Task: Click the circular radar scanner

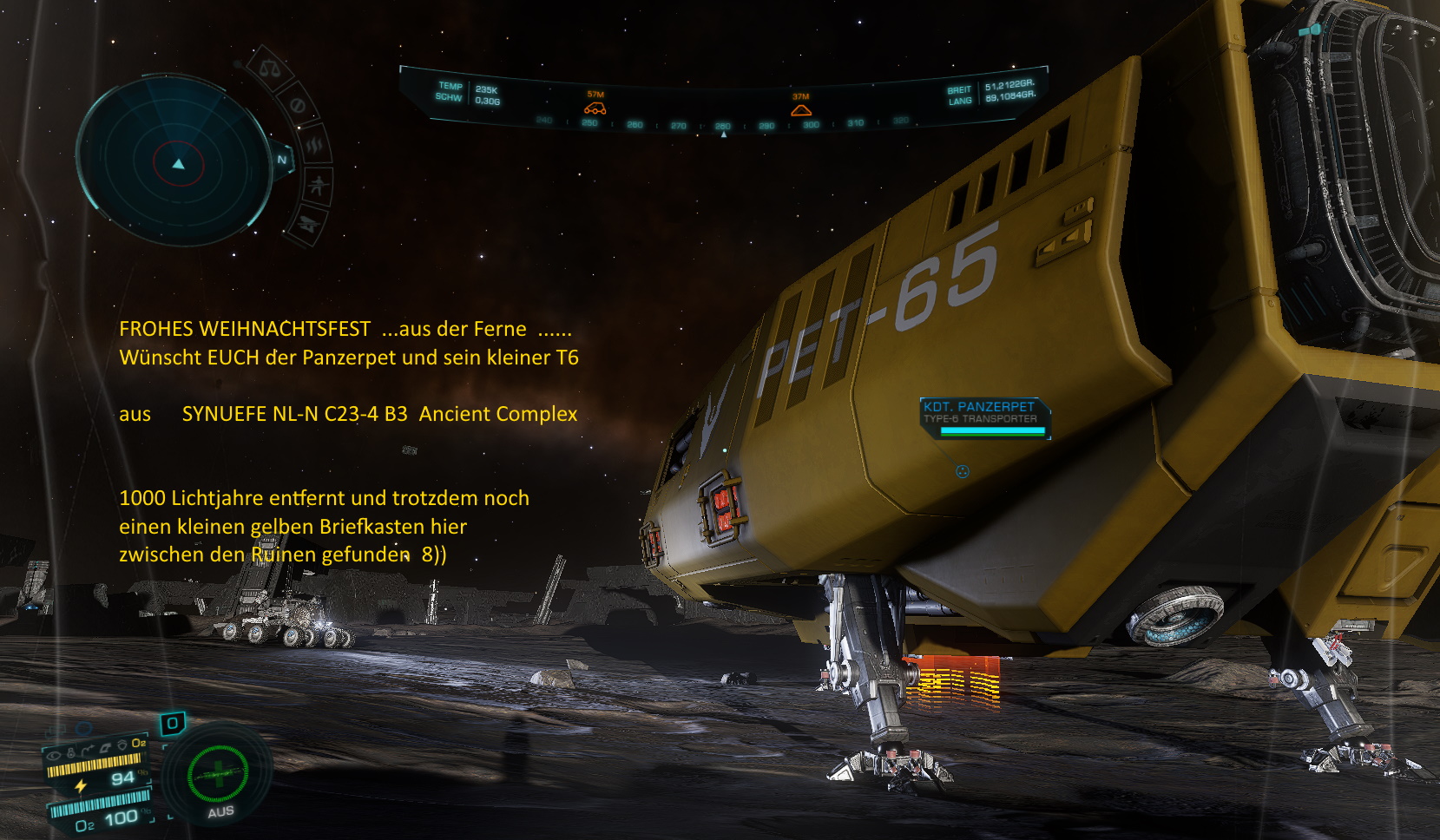Action: 176,161
